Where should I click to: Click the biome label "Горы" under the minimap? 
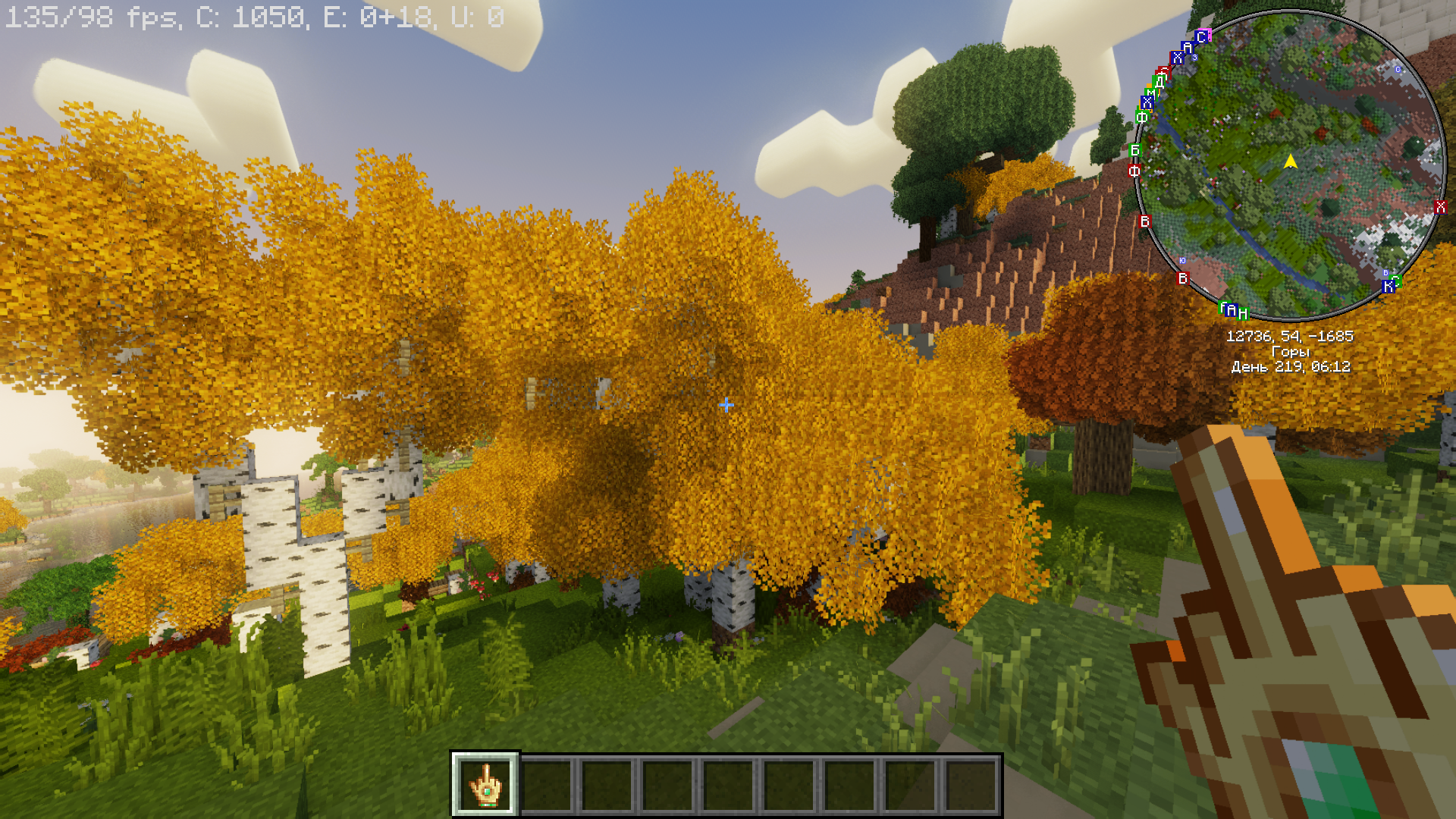(1292, 351)
